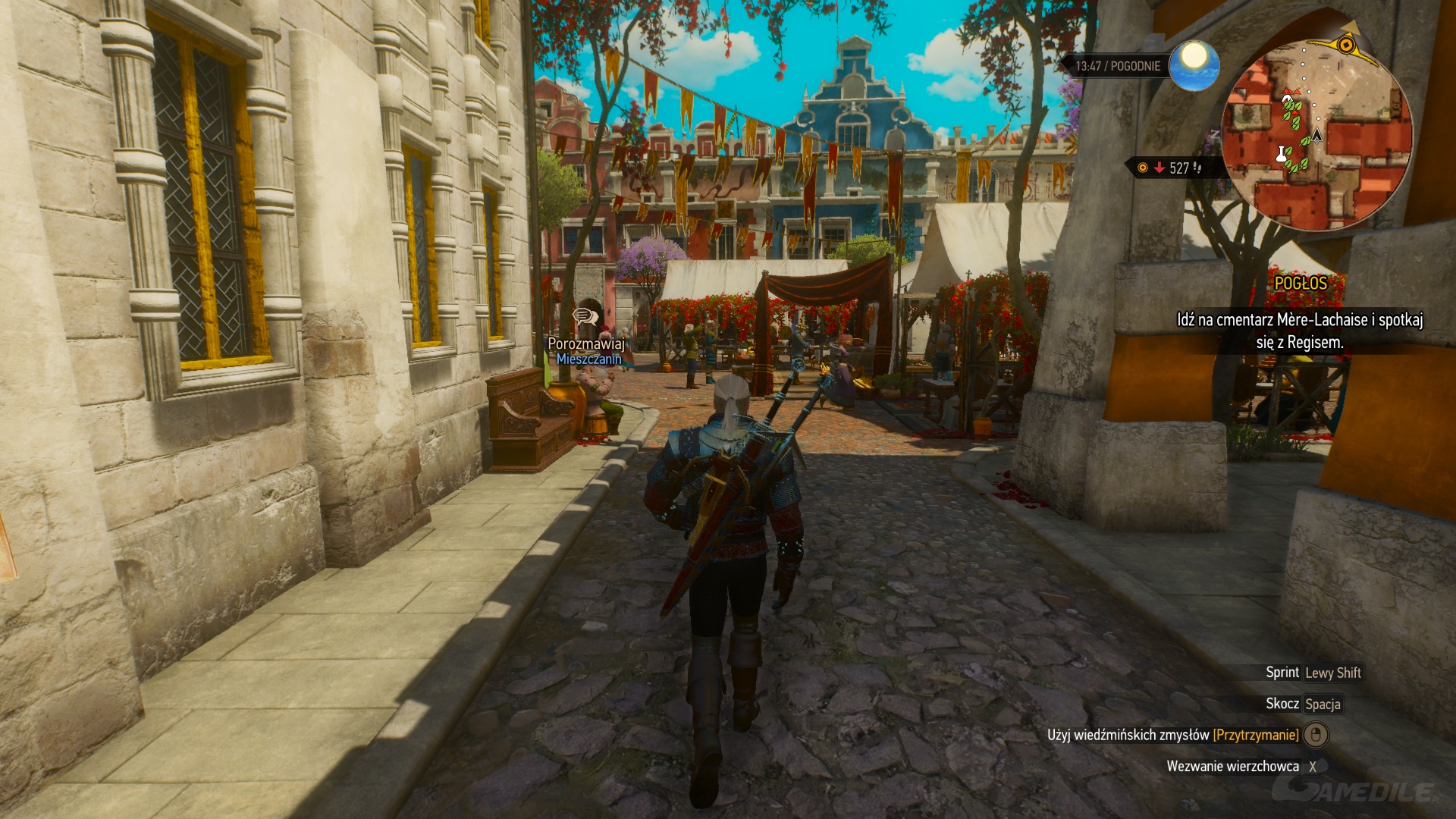Select the tracked quest title Pogłos
Viewport: 1456px width, 819px height.
point(1300,284)
